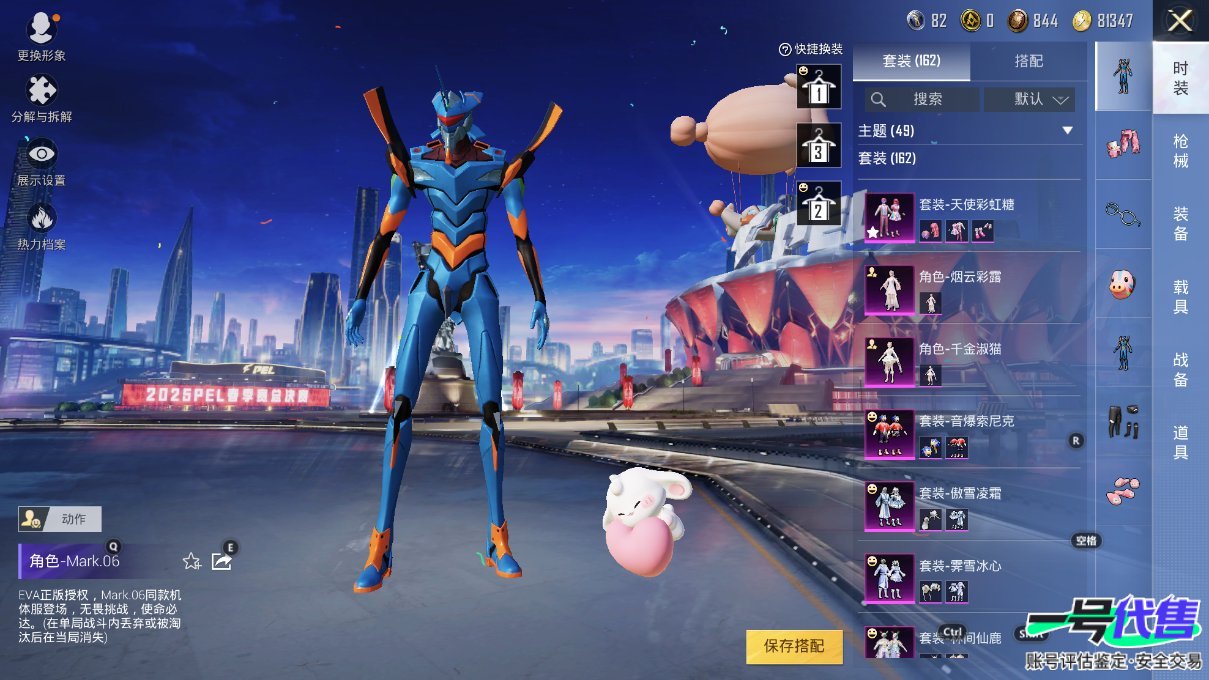
Task: Favorite the Mark.06 outfit with star icon
Action: point(191,561)
